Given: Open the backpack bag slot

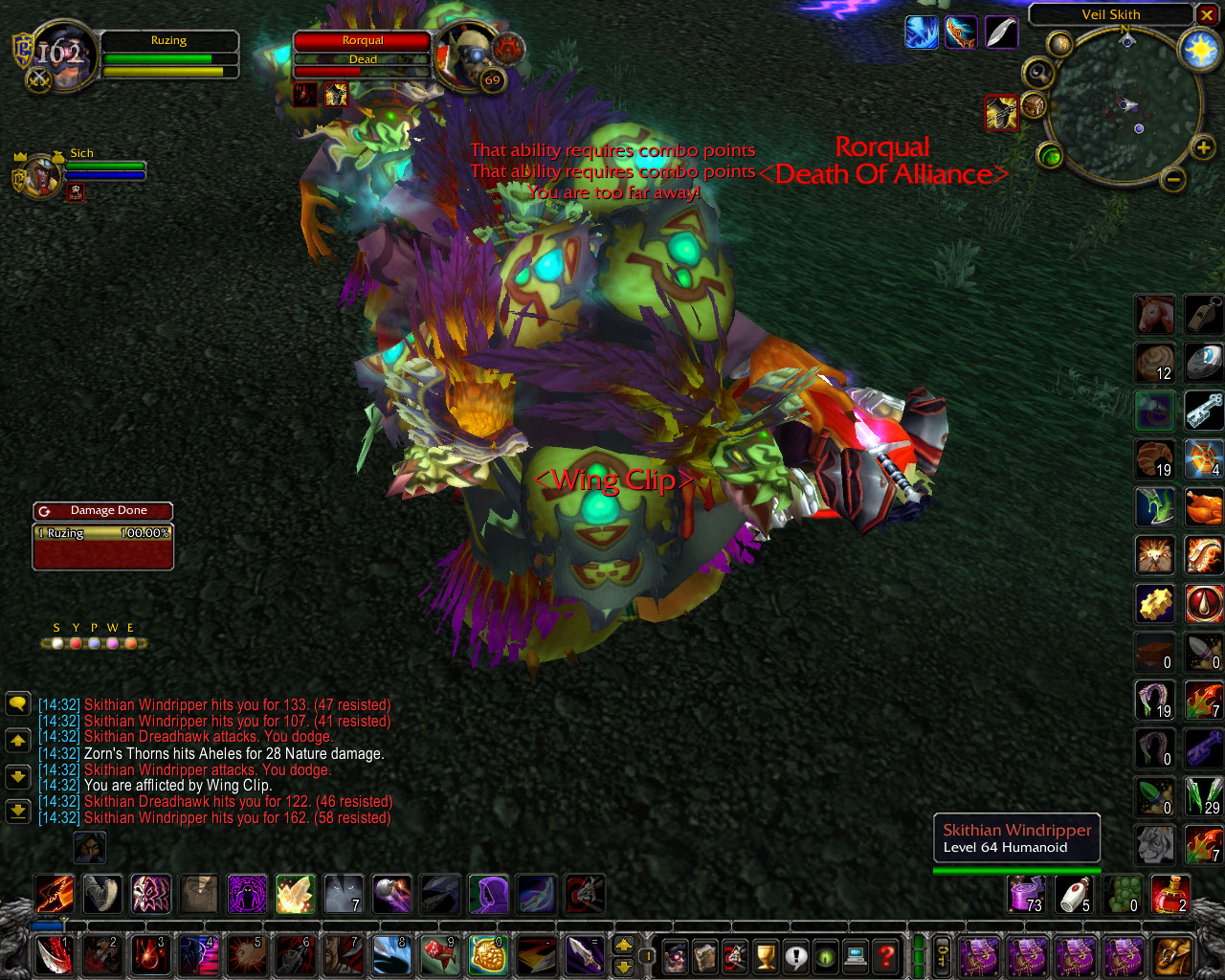Looking at the screenshot, I should point(1172,955).
